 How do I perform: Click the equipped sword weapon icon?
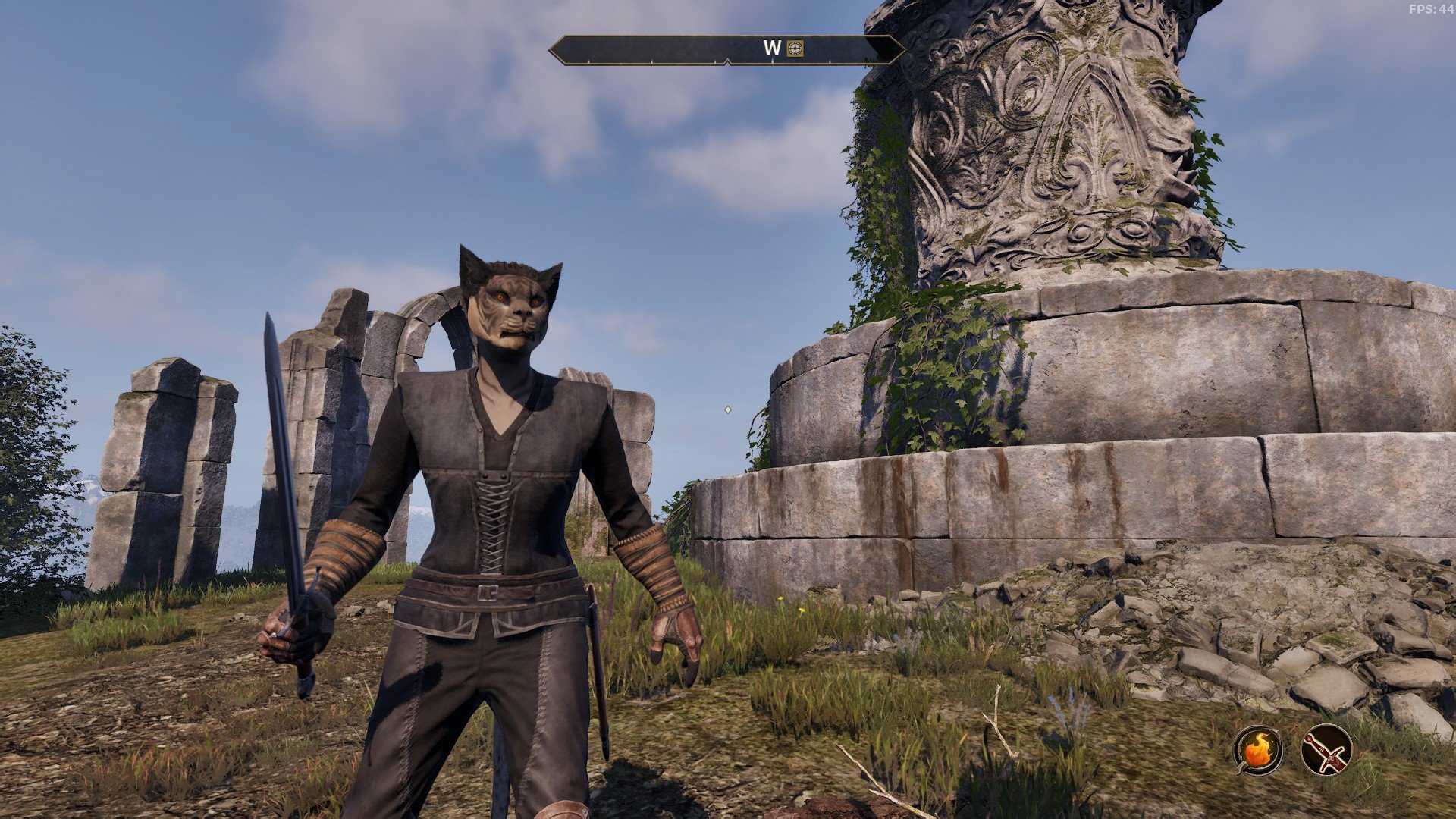tap(1326, 749)
